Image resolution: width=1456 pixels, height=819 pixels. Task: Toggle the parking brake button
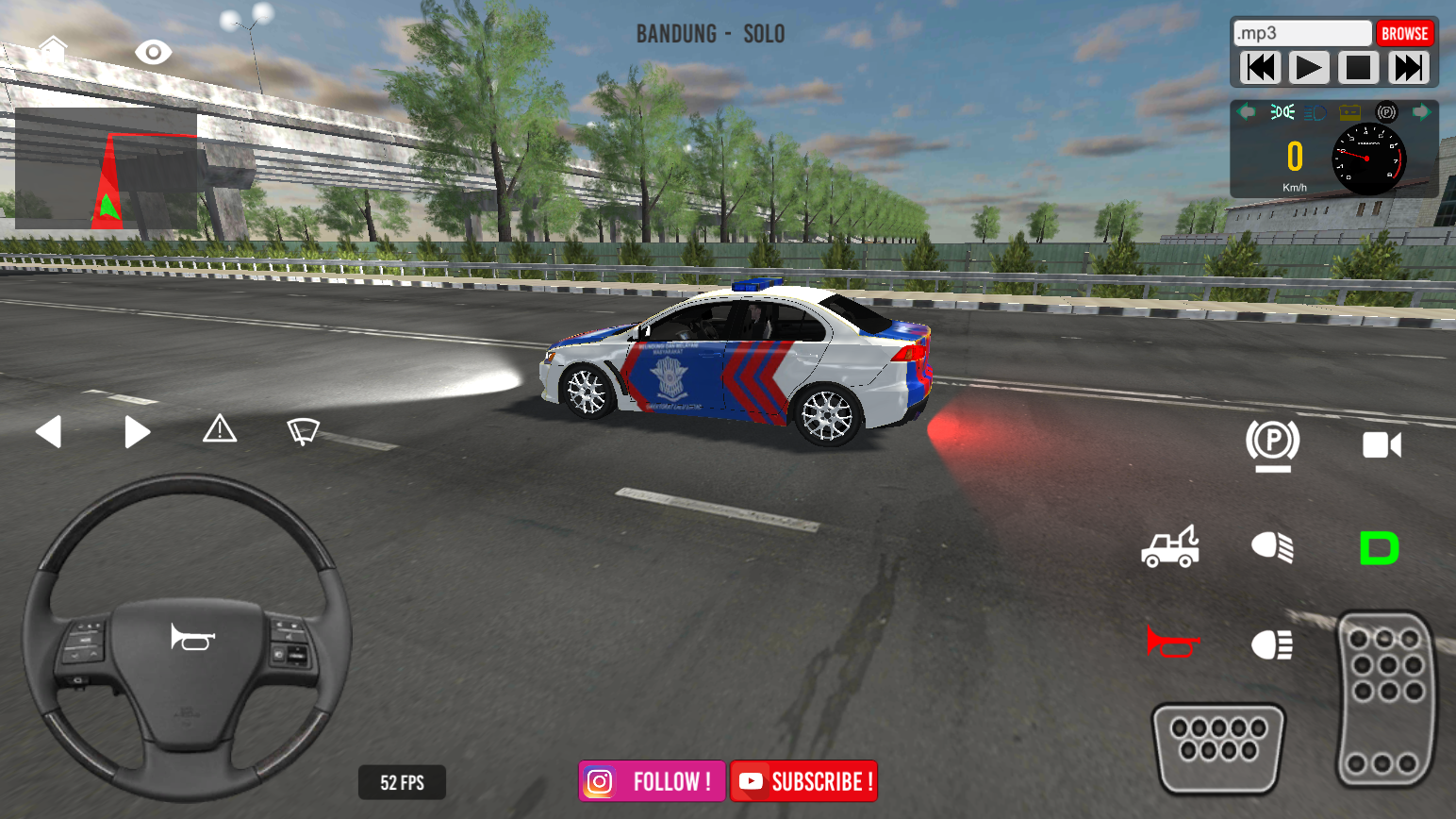[1272, 443]
